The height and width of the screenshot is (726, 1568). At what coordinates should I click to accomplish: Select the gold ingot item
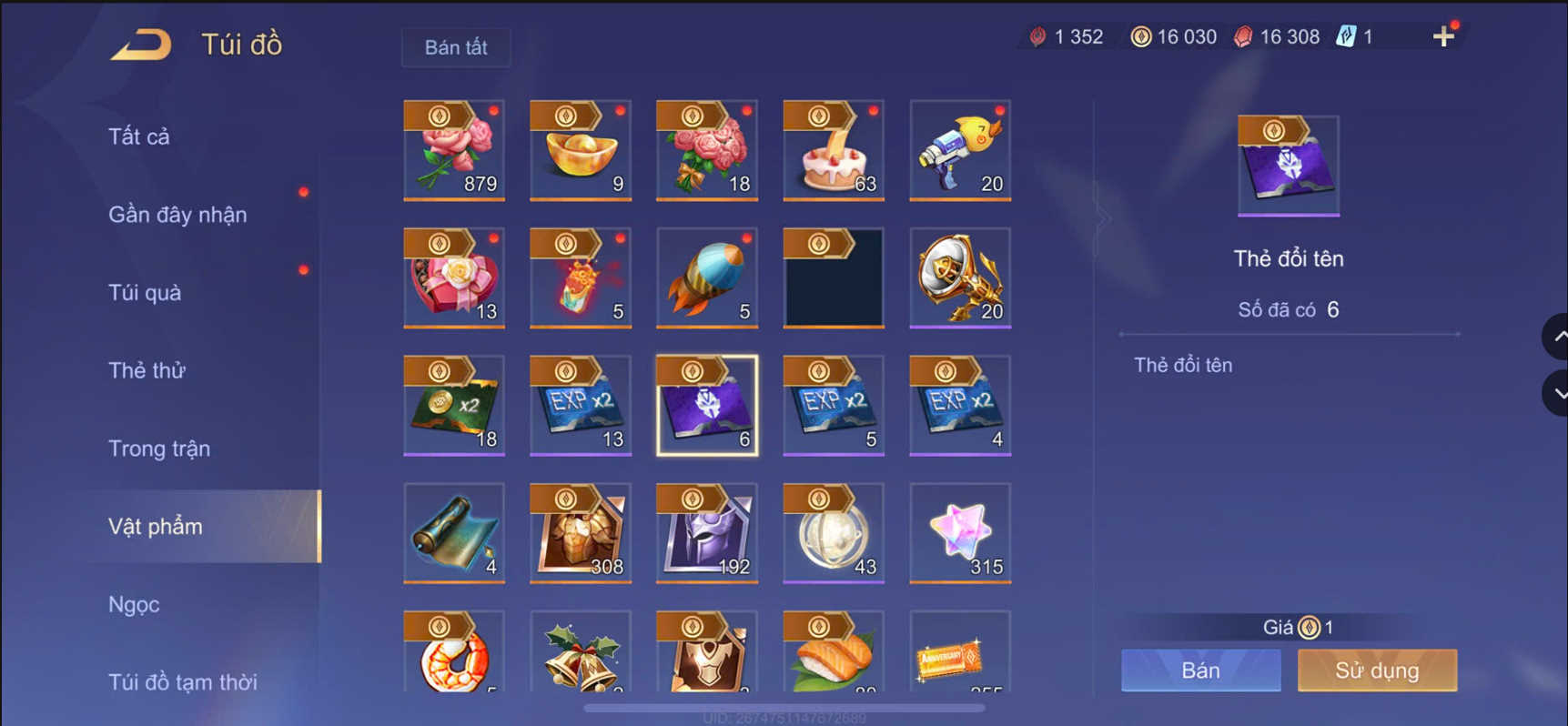coord(580,150)
